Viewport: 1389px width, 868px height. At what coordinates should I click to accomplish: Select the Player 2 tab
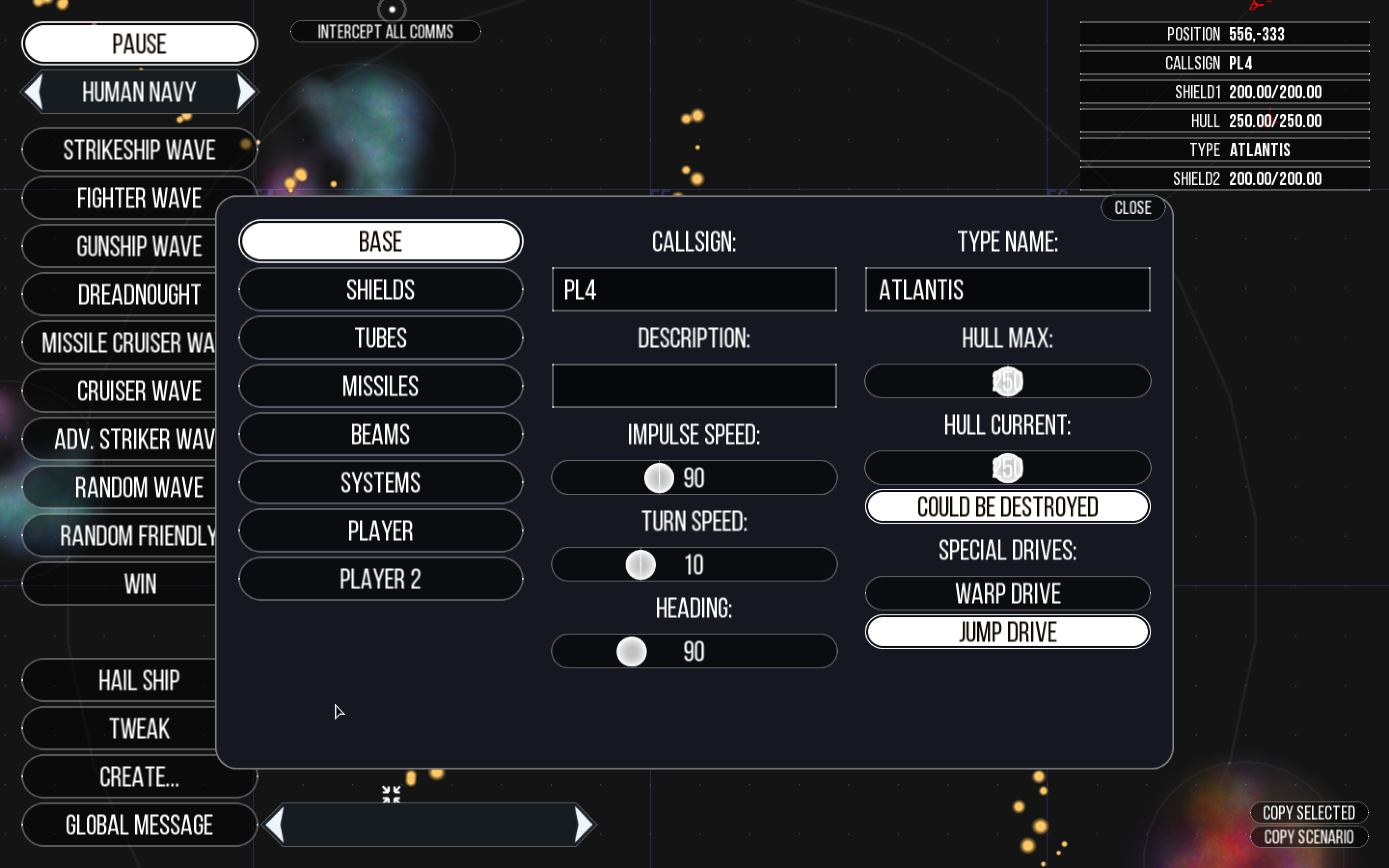[381, 579]
